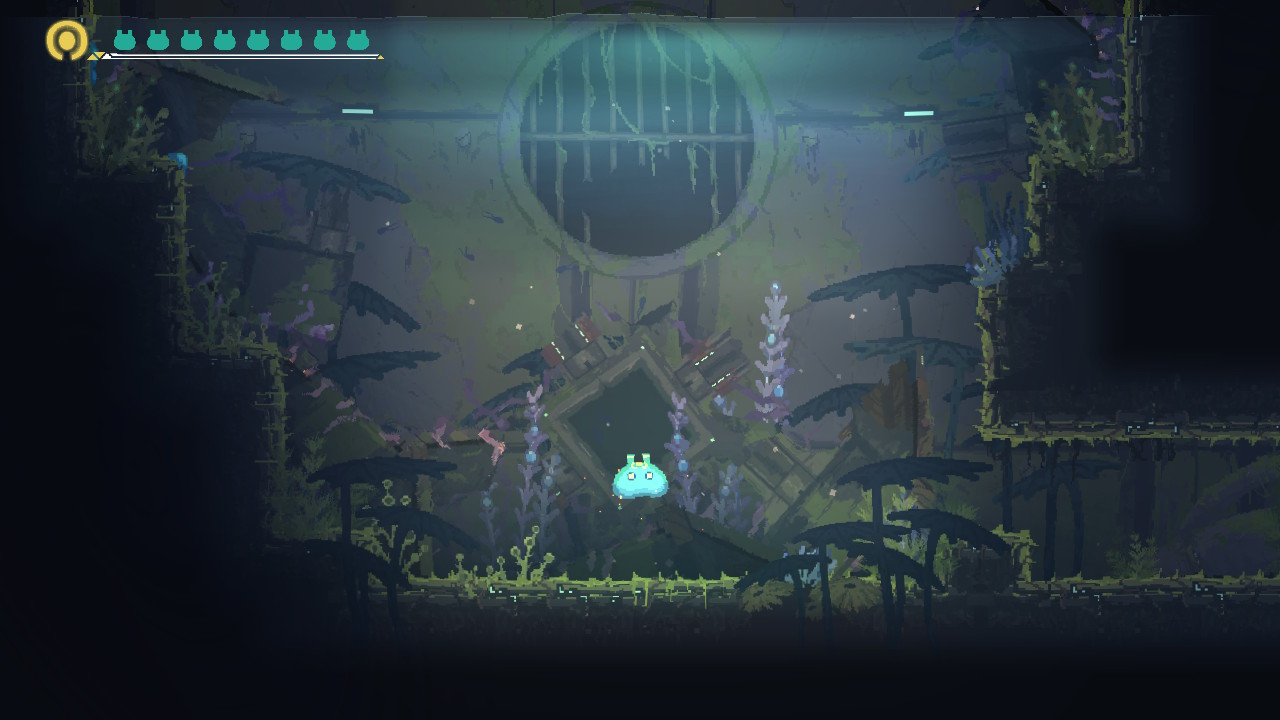1280x720 pixels.
Task: Click the yellow ring emblem icon
Action: pos(67,40)
